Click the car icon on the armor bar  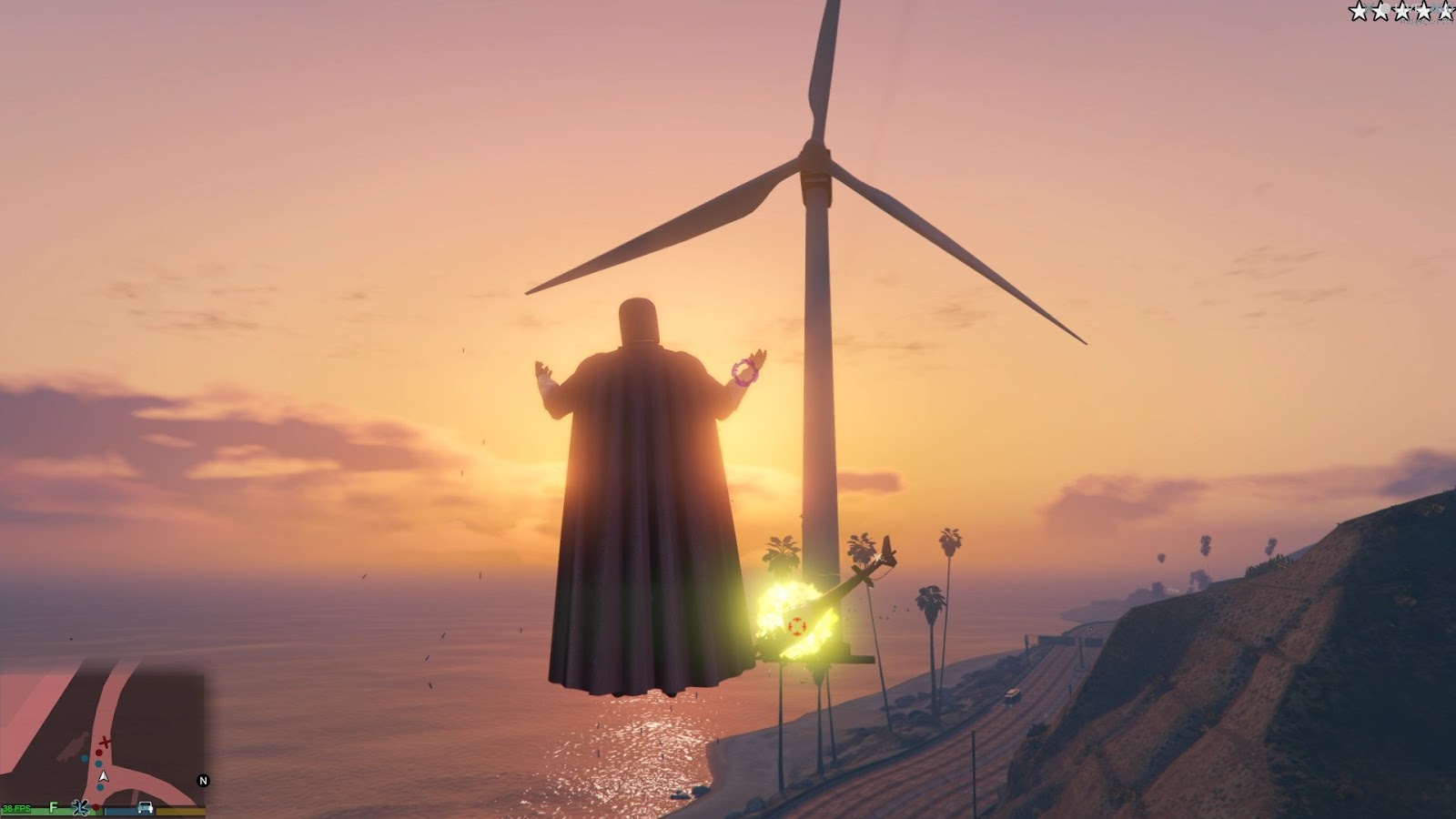tap(145, 807)
